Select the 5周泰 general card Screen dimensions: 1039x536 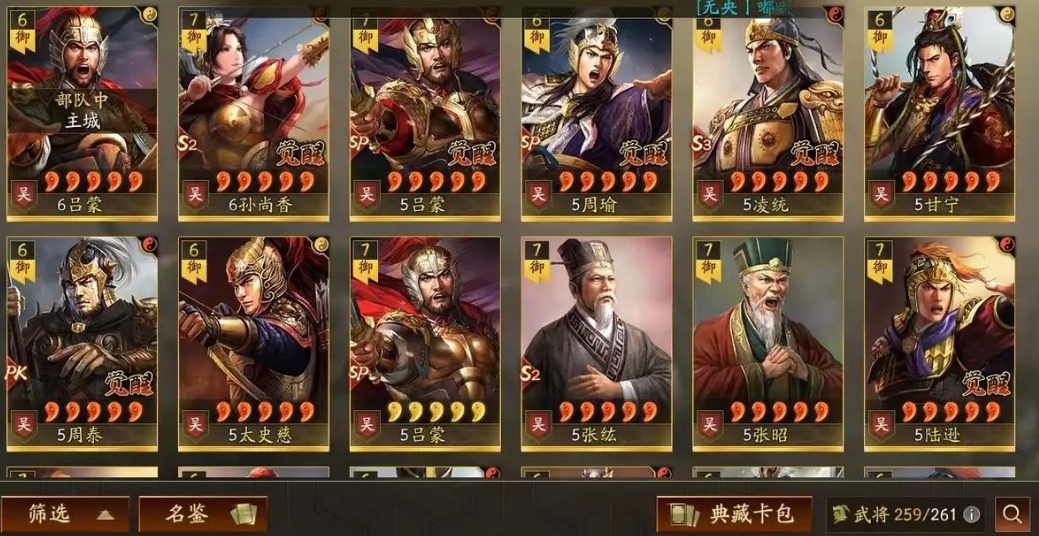tap(82, 342)
